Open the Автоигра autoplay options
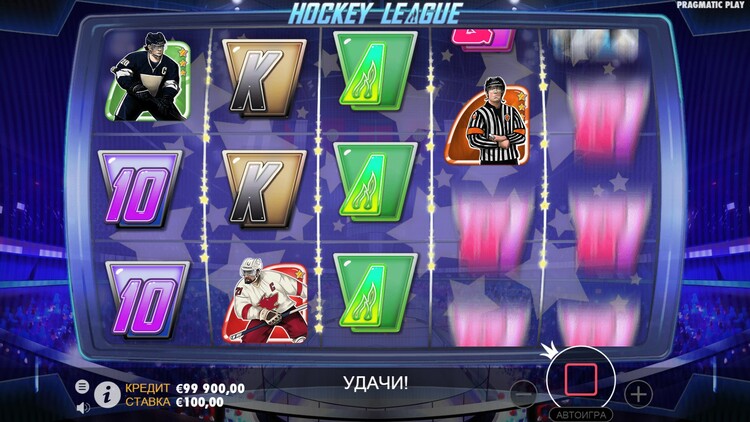 581,413
